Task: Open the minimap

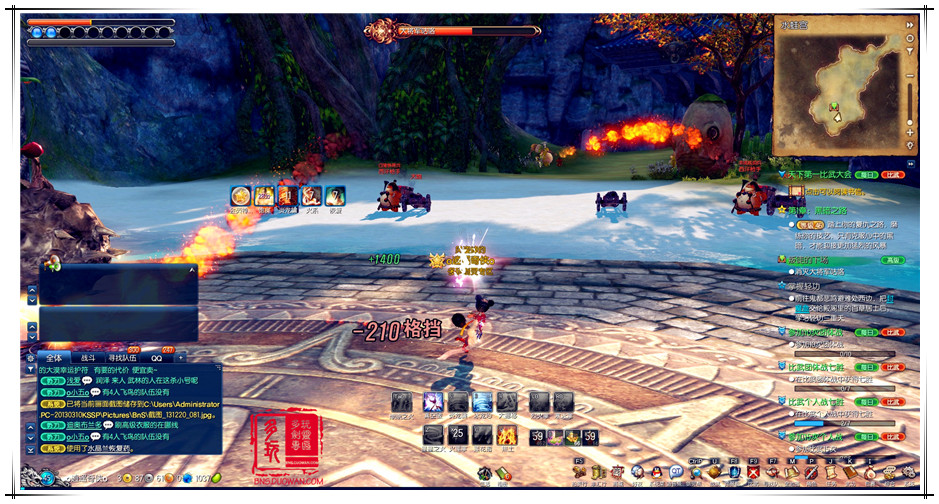Action: coord(839,87)
